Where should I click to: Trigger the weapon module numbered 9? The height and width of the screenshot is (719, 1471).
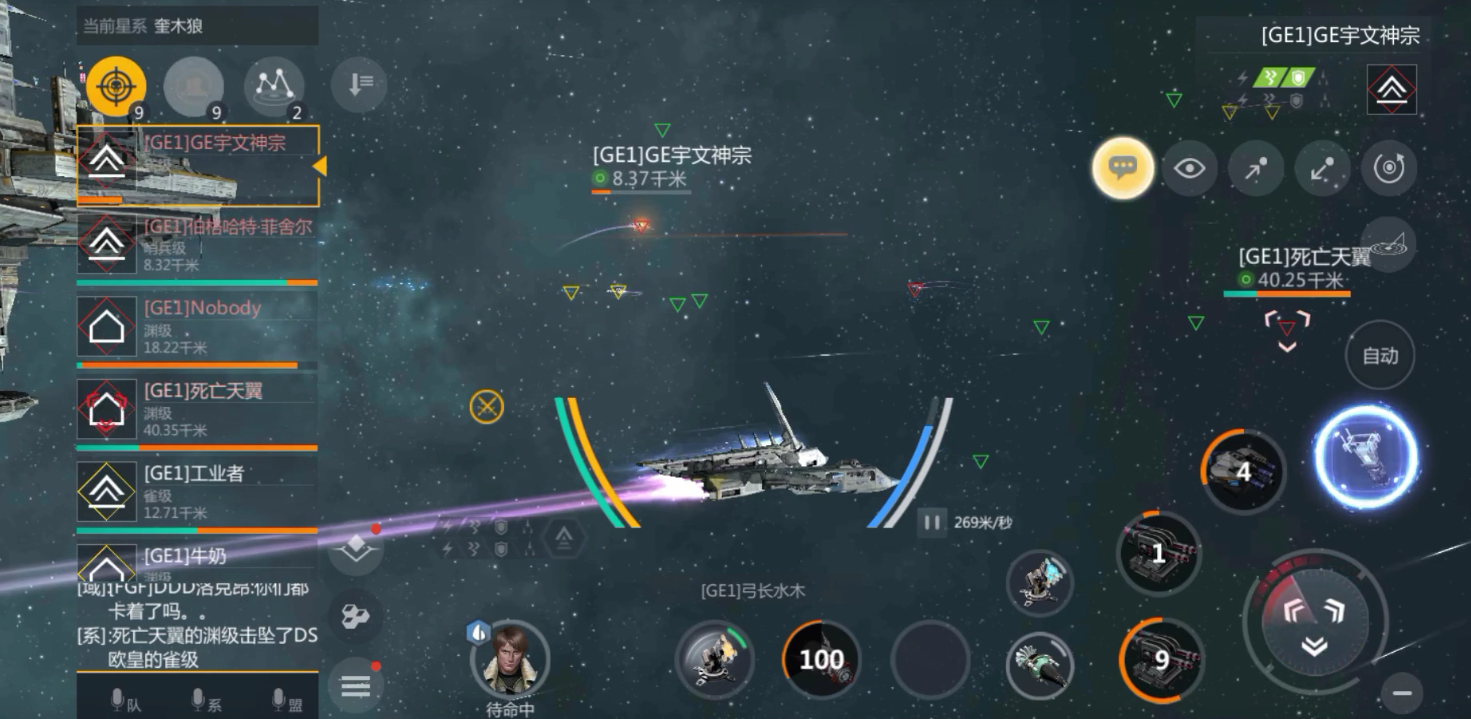[x=1160, y=659]
